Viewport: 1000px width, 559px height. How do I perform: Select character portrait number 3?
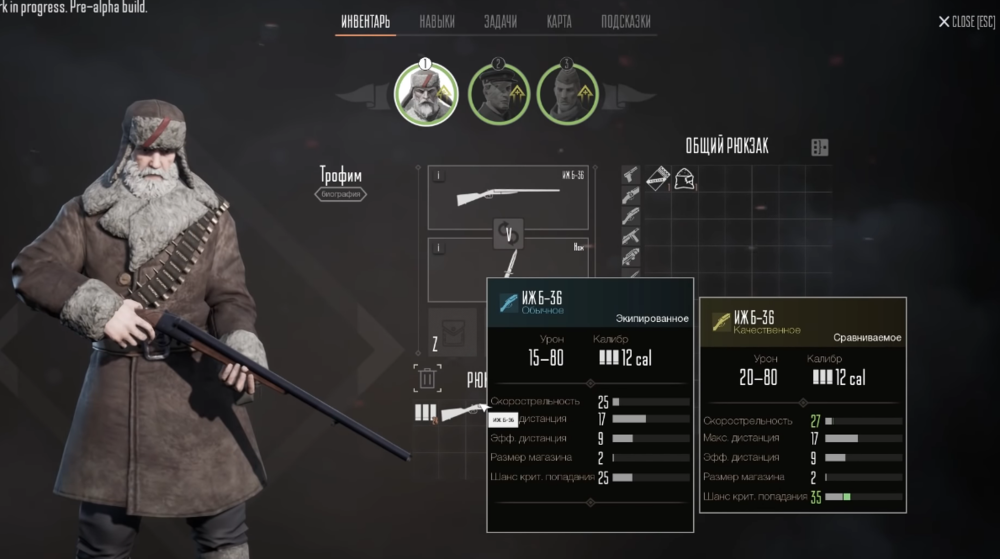coord(567,94)
